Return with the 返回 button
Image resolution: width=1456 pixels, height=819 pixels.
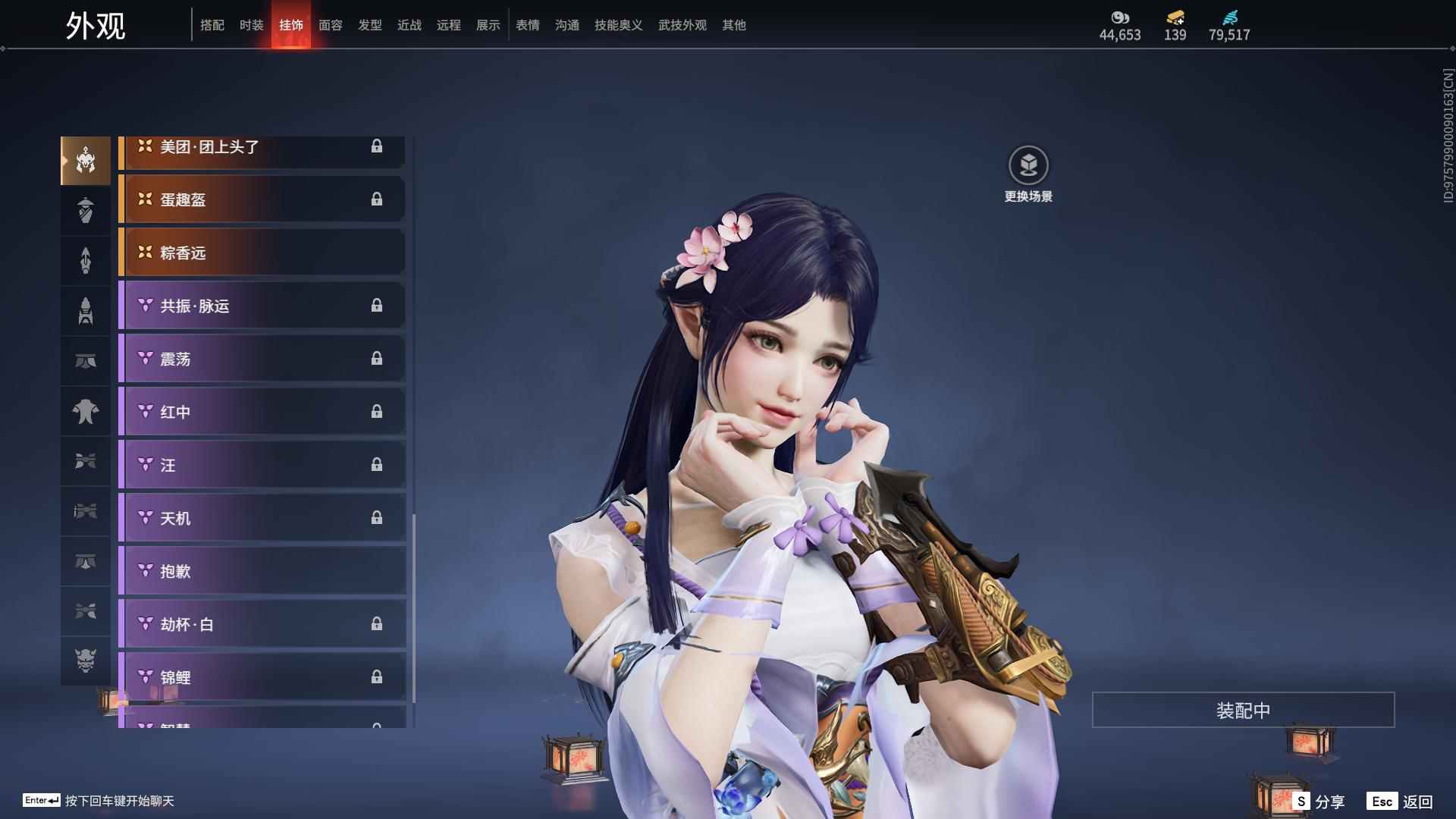tap(1401, 801)
